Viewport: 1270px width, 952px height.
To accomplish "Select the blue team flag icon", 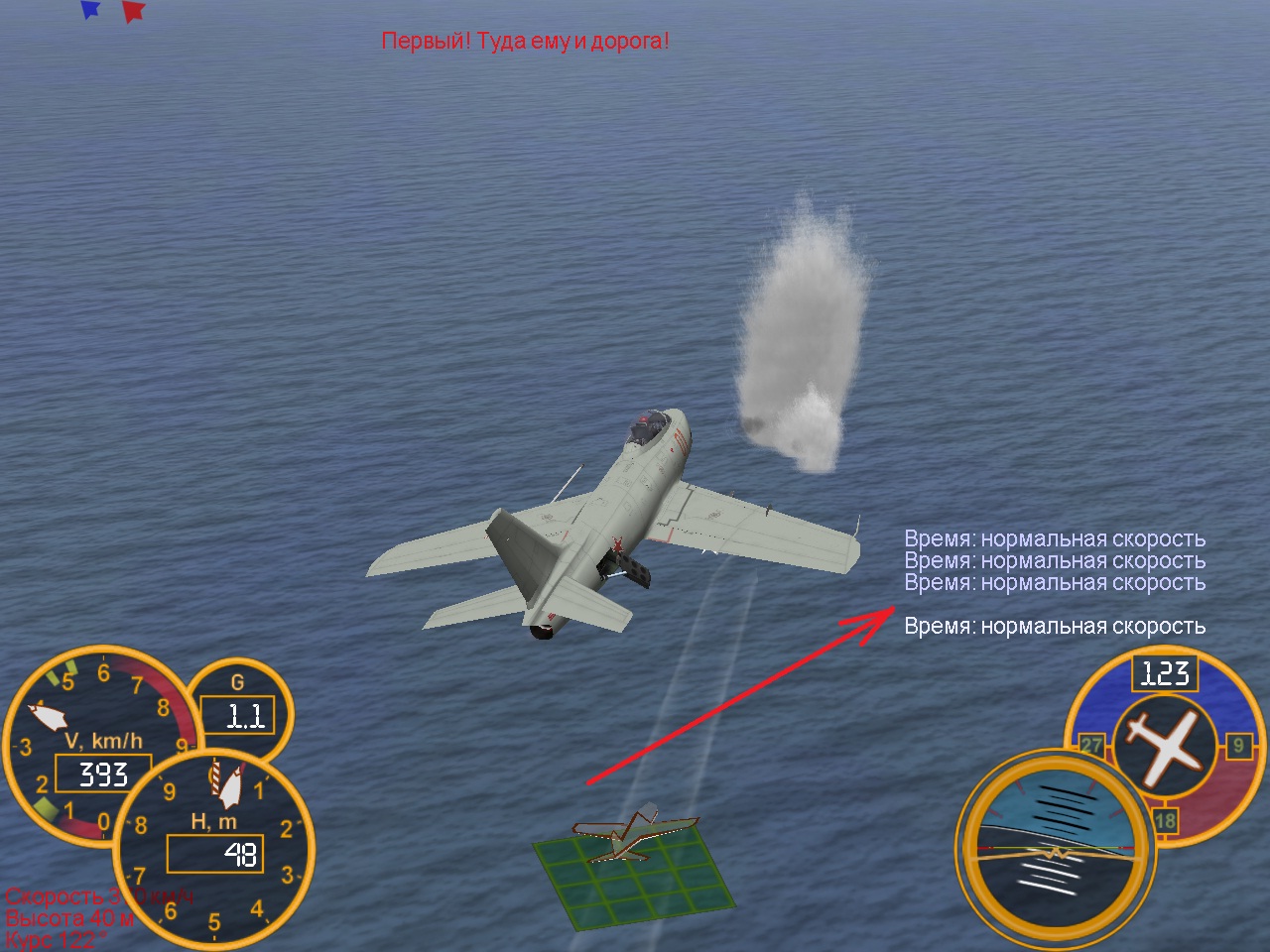I will (90, 10).
